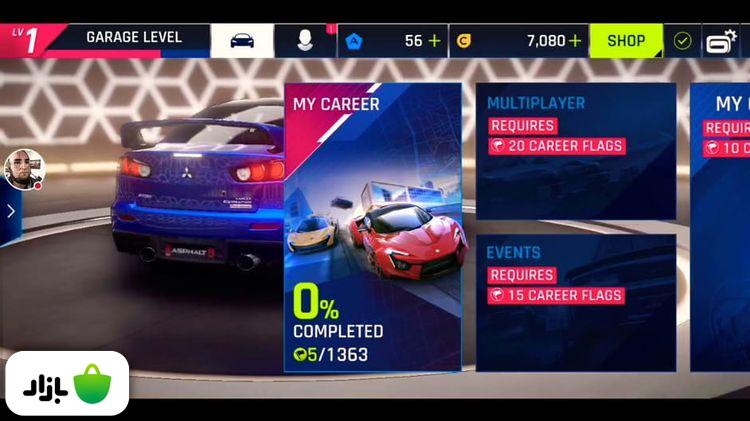Viewport: 750px width, 421px height.
Task: Tap the player avatar portrait
Action: pyautogui.click(x=24, y=169)
